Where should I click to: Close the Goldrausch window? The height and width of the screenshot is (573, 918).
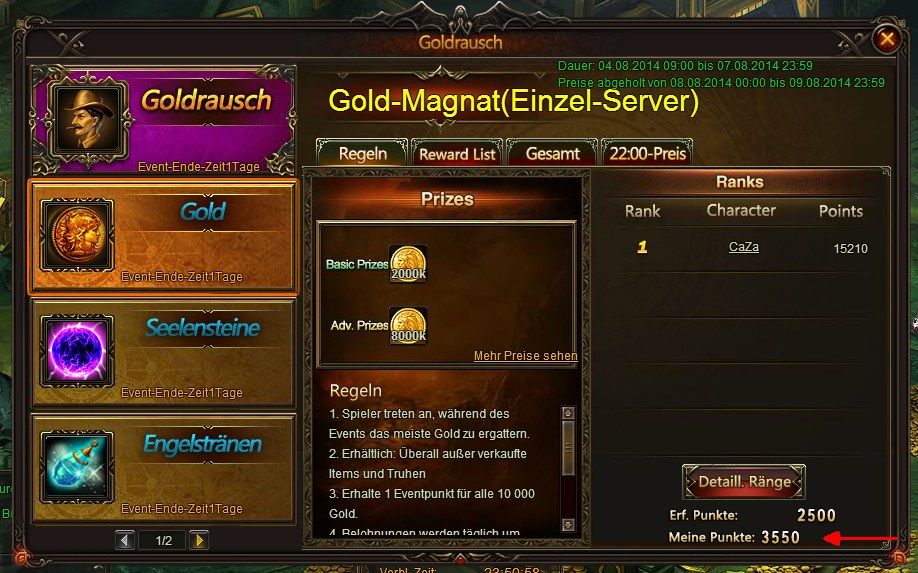point(886,40)
